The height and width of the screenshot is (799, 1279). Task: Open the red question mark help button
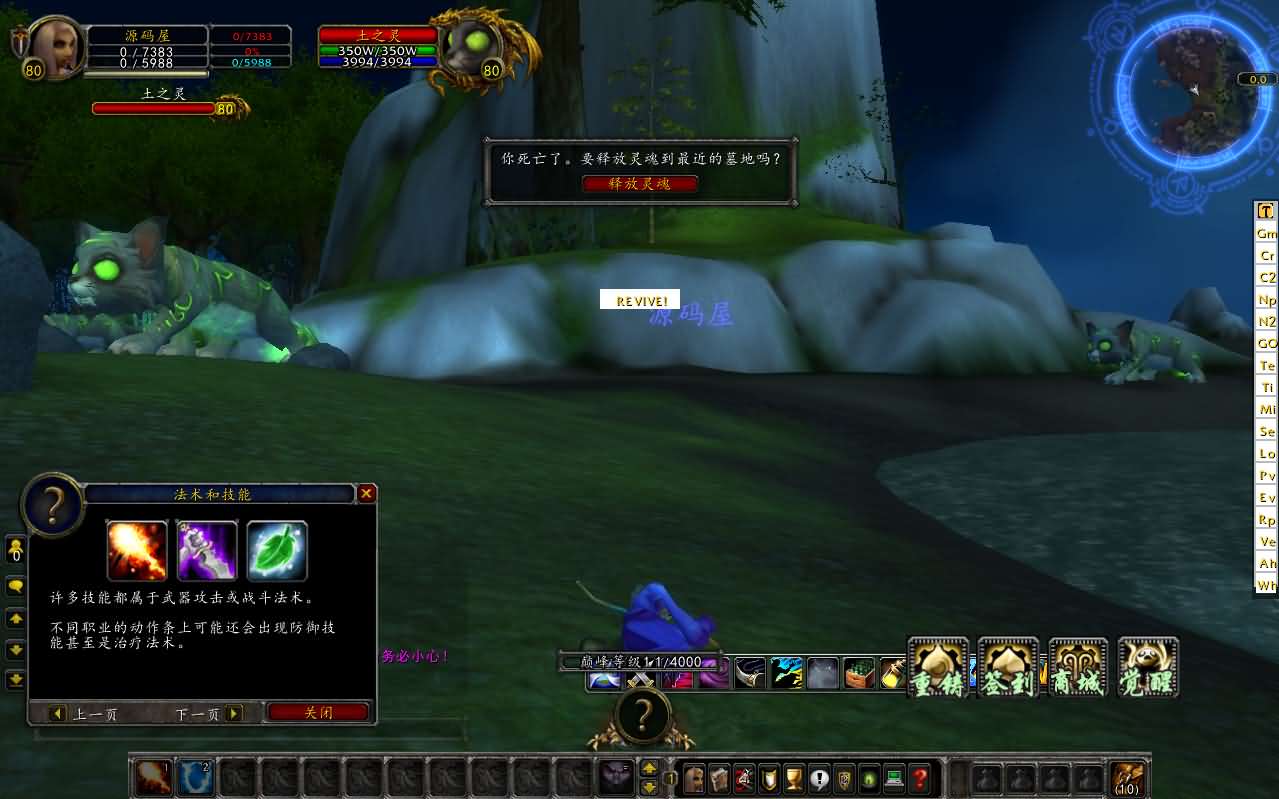tap(920, 778)
